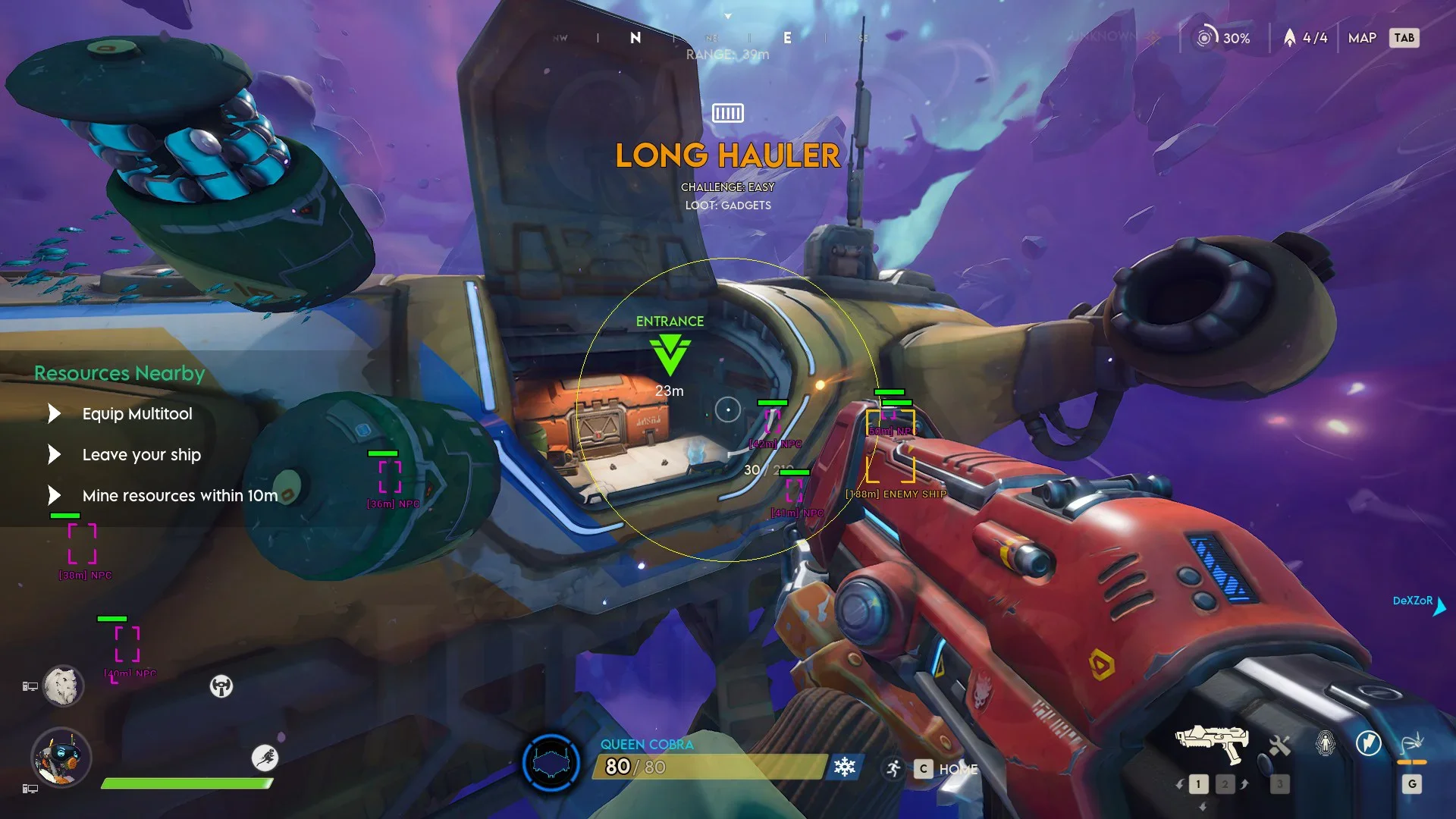1456x819 pixels.
Task: Equip the multitool wrench icon
Action: [1279, 745]
